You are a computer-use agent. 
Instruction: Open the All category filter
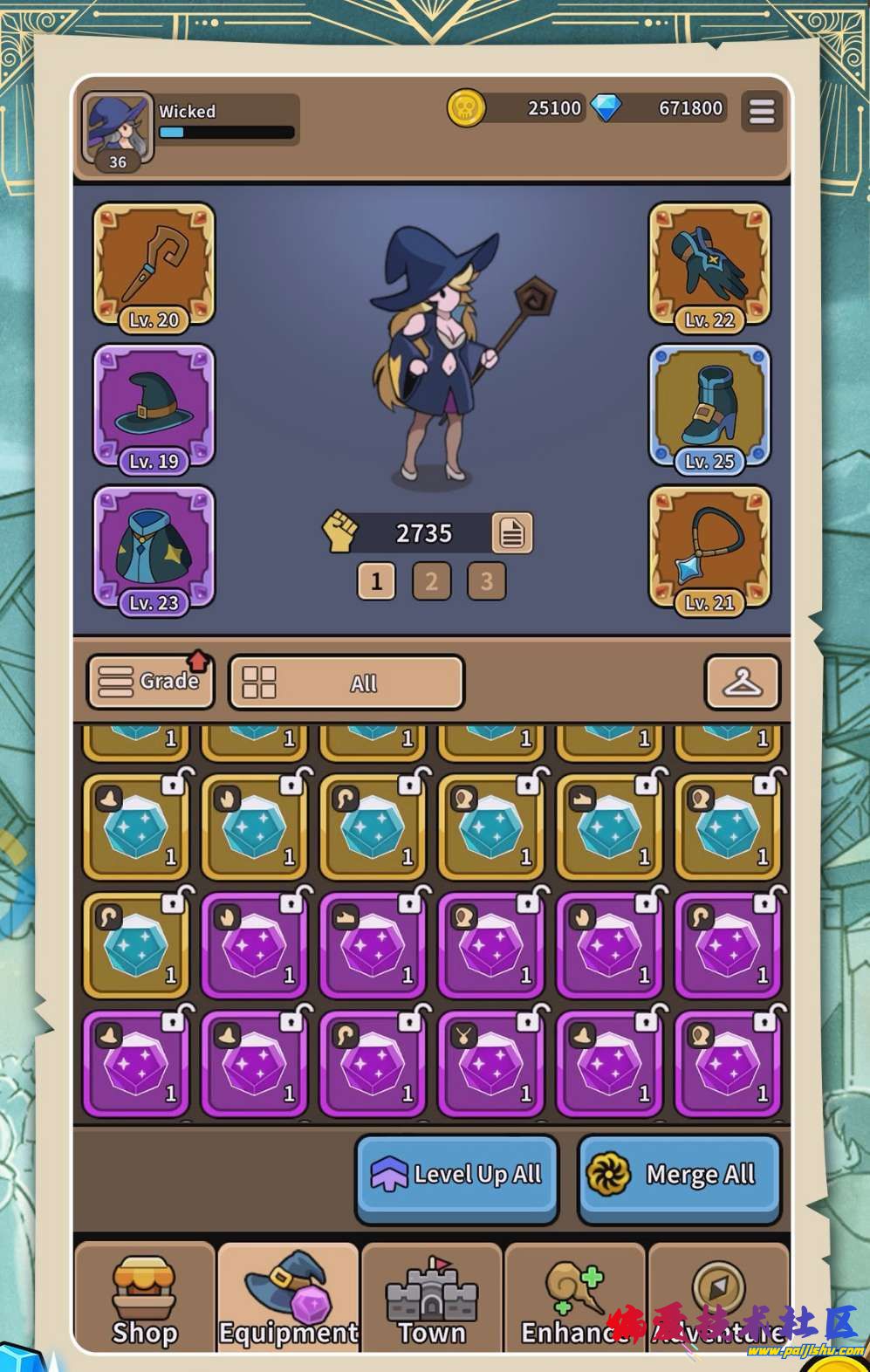(x=346, y=683)
